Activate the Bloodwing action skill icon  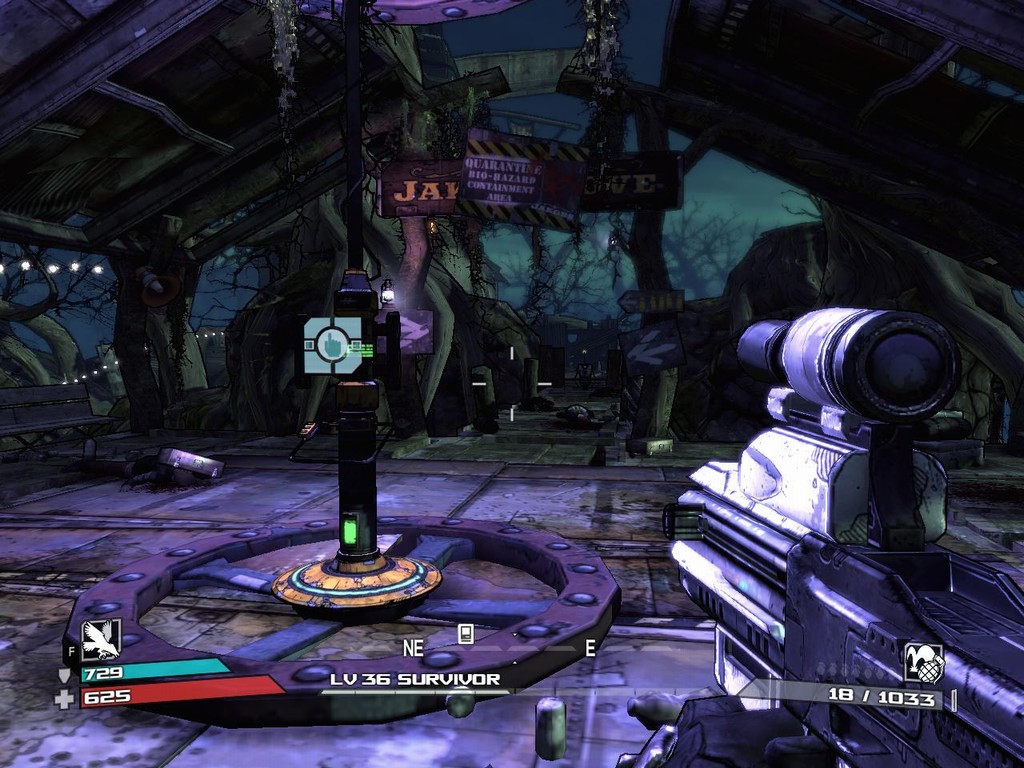tap(100, 640)
